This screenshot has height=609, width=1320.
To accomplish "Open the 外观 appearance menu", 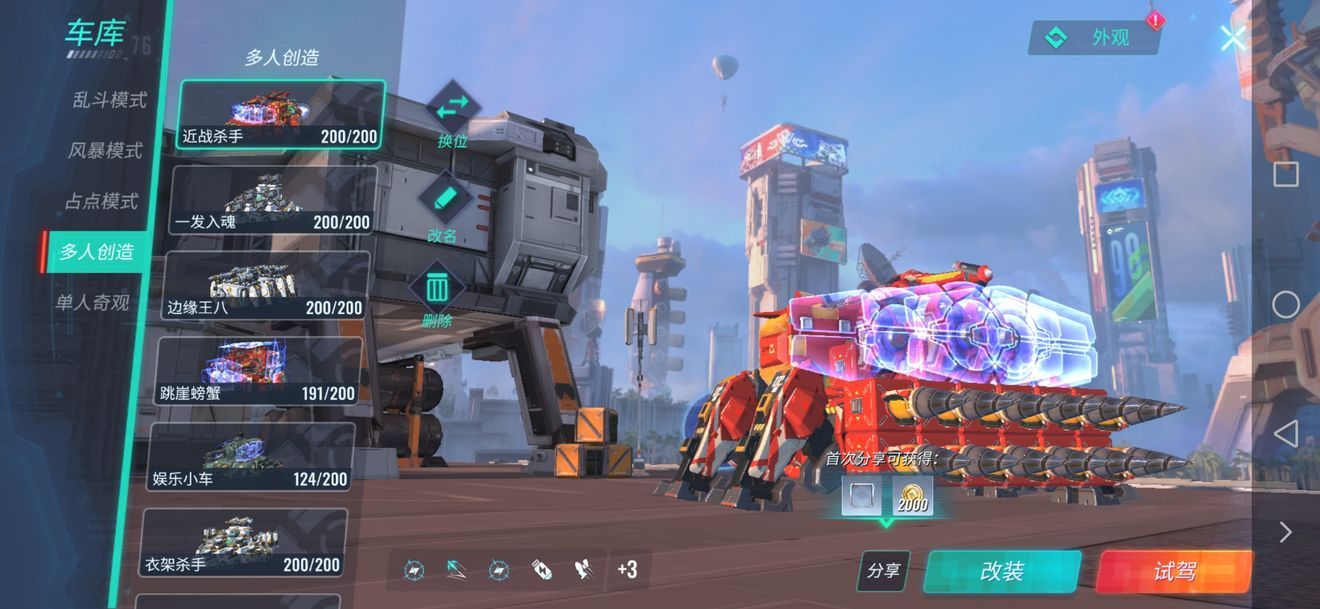I will [x=1094, y=38].
